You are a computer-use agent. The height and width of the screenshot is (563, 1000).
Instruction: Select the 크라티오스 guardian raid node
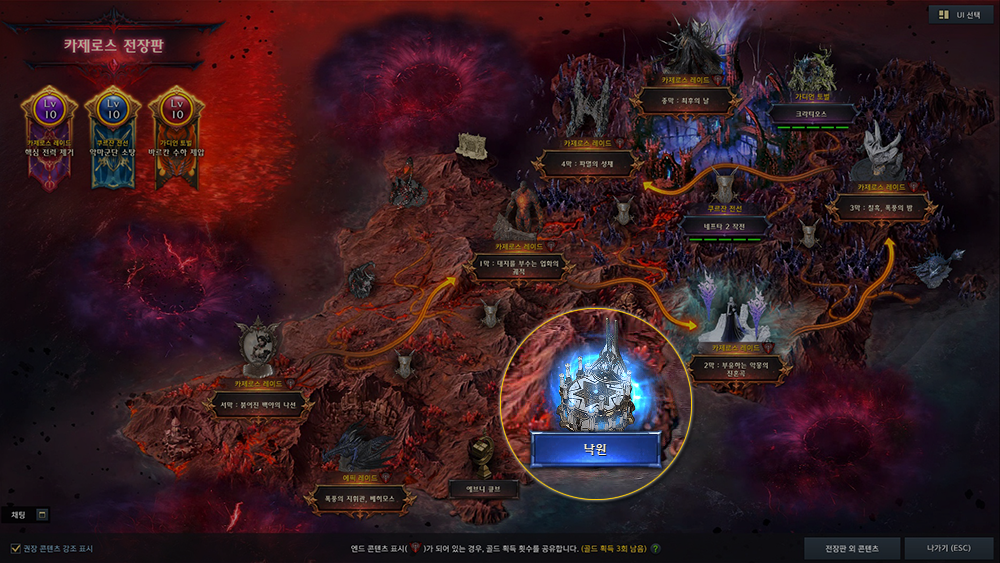pyautogui.click(x=810, y=113)
